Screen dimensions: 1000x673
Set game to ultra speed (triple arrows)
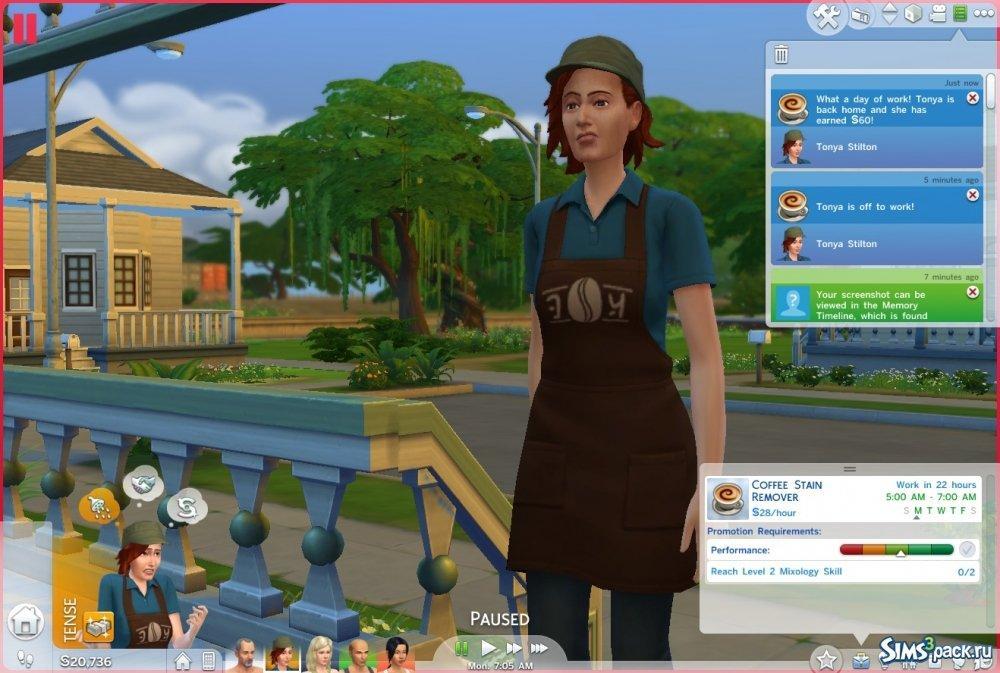click(540, 649)
